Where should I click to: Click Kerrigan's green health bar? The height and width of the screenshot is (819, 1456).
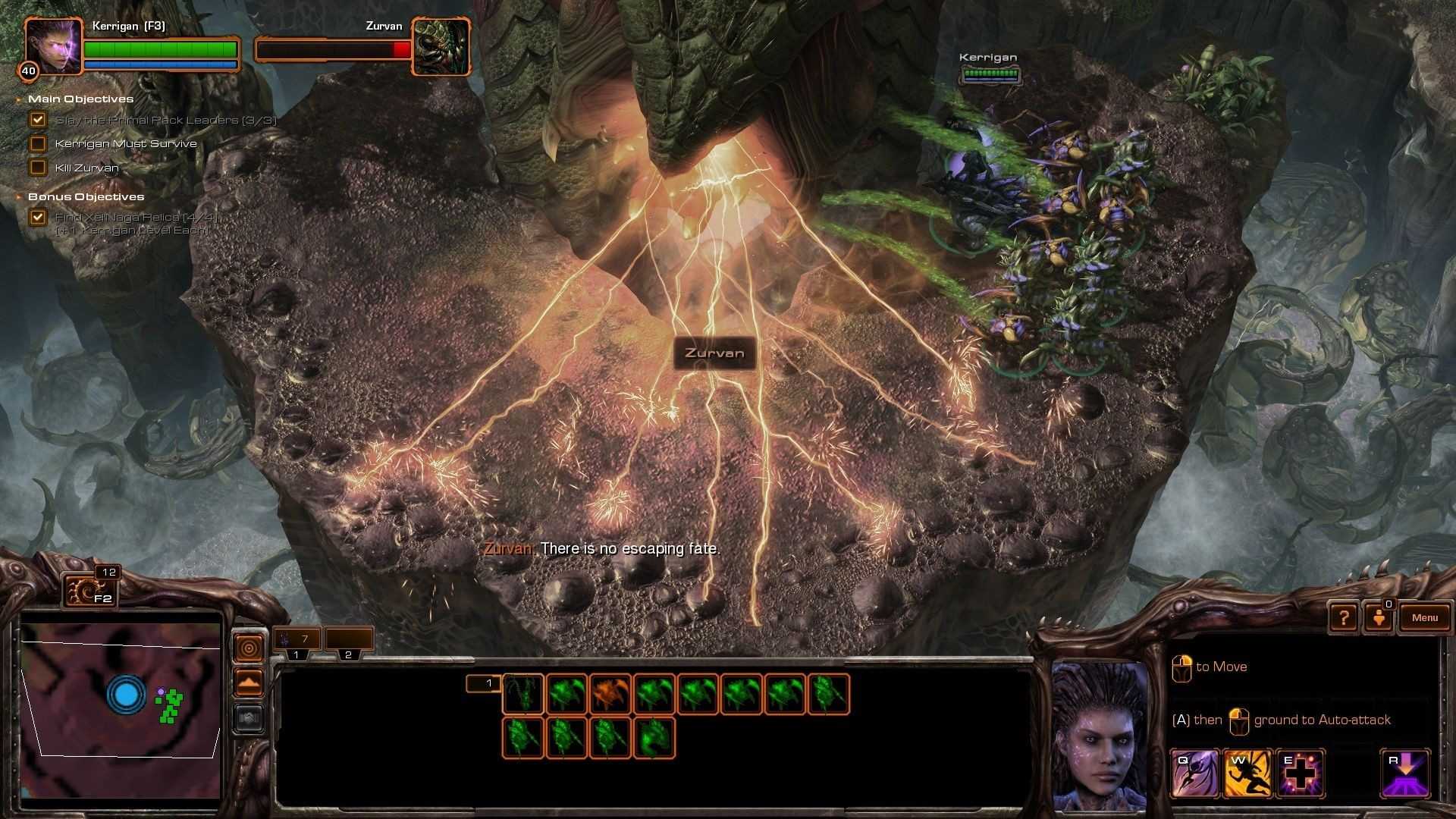tap(161, 48)
